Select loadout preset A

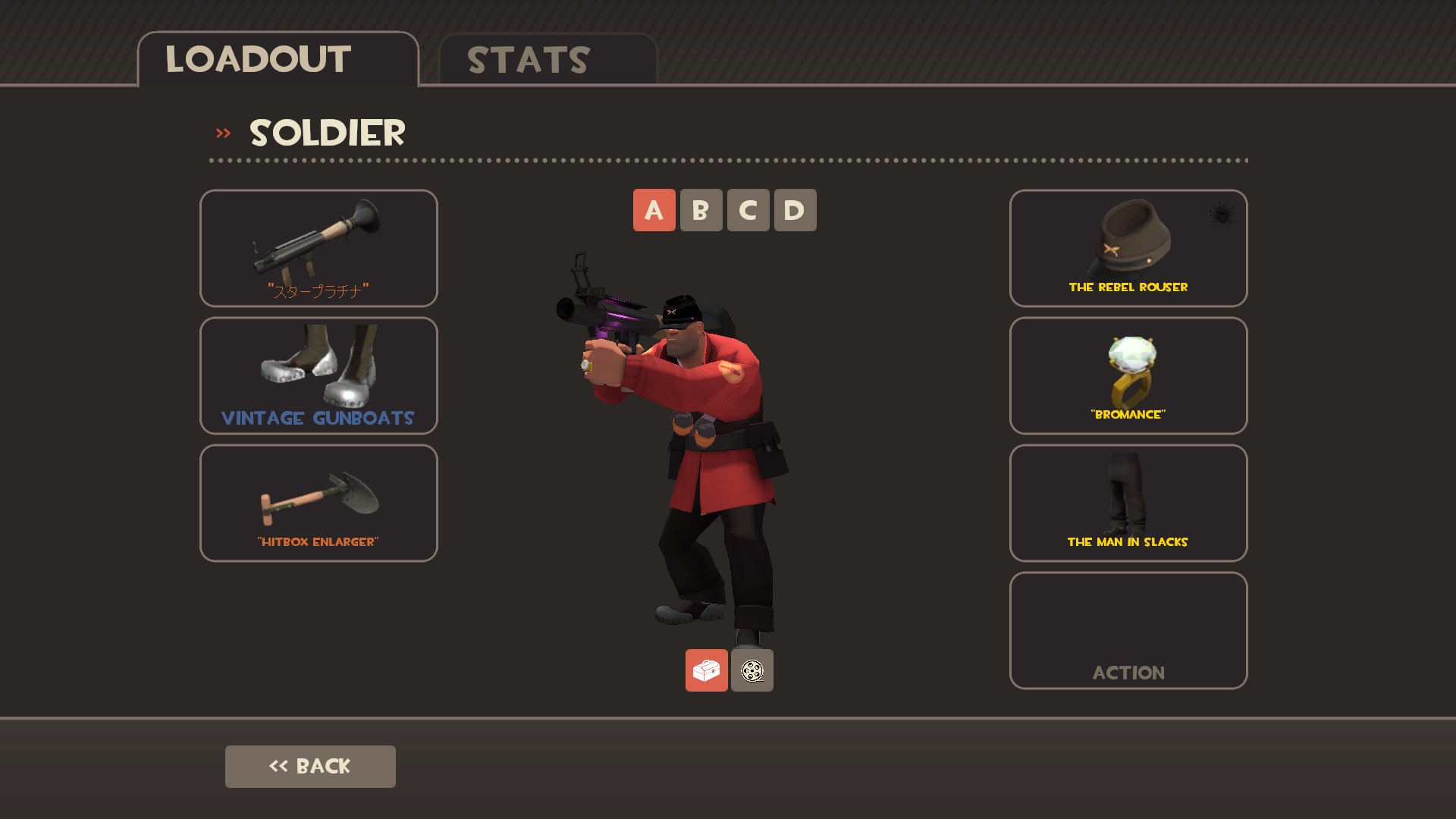tap(654, 210)
